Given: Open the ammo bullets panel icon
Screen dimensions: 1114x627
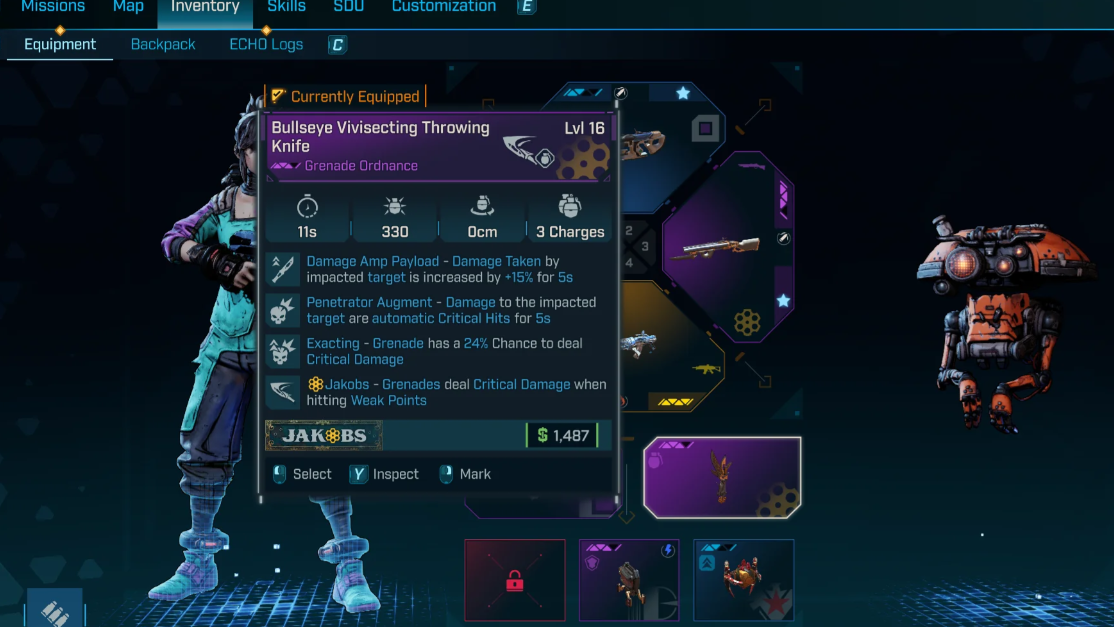Looking at the screenshot, I should click(x=55, y=612).
